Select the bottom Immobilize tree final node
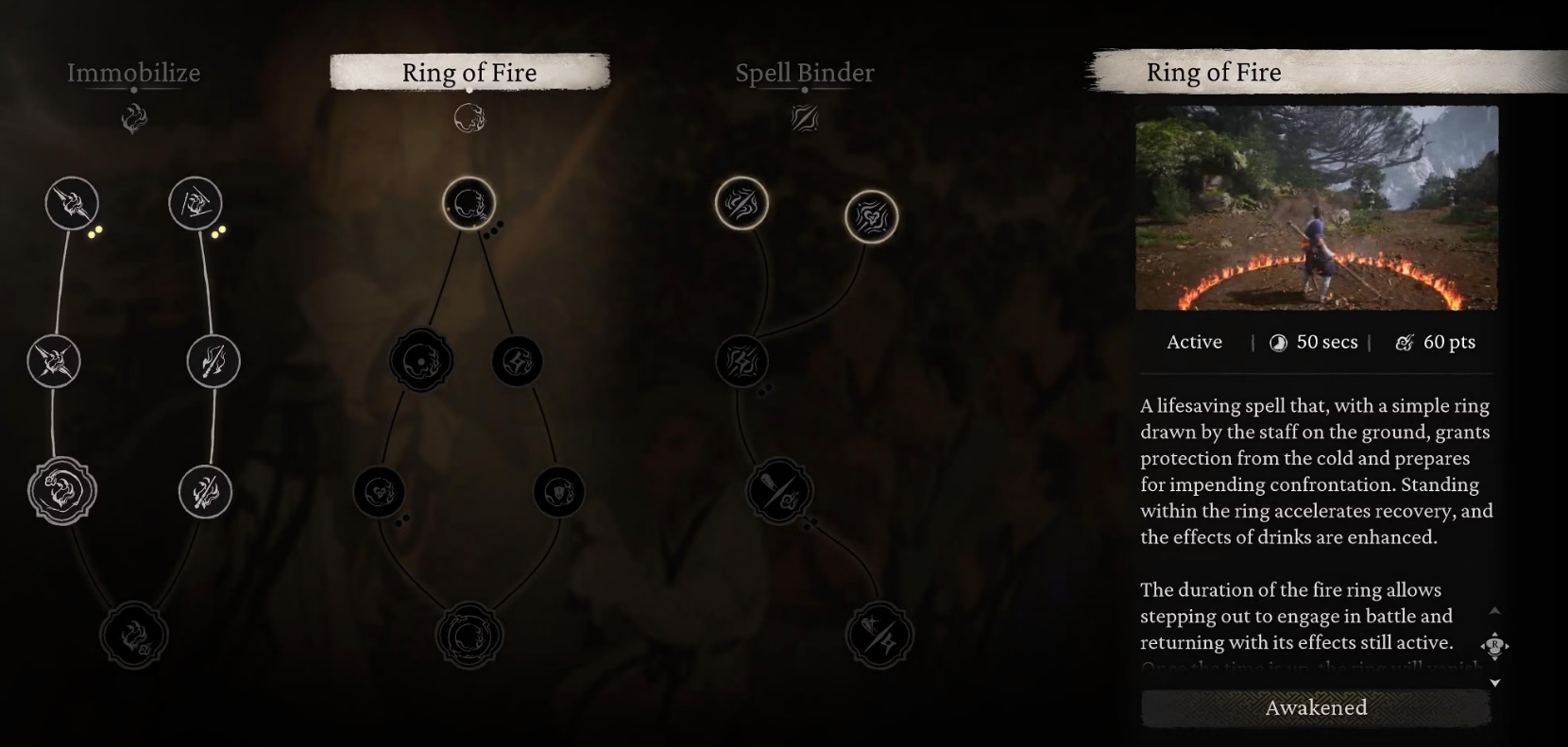Viewport: 1568px width, 747px height. click(134, 636)
